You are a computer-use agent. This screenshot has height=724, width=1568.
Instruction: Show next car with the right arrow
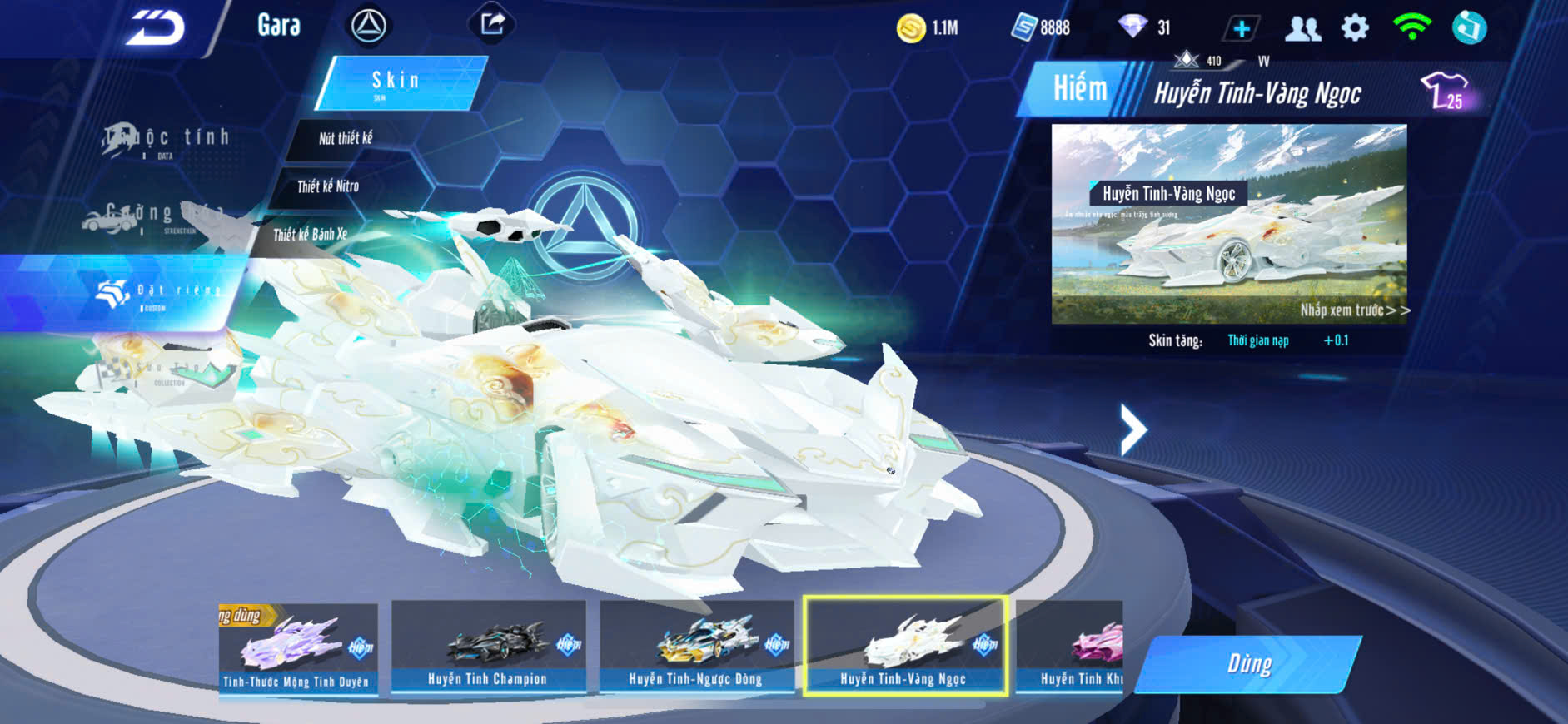[x=1133, y=429]
